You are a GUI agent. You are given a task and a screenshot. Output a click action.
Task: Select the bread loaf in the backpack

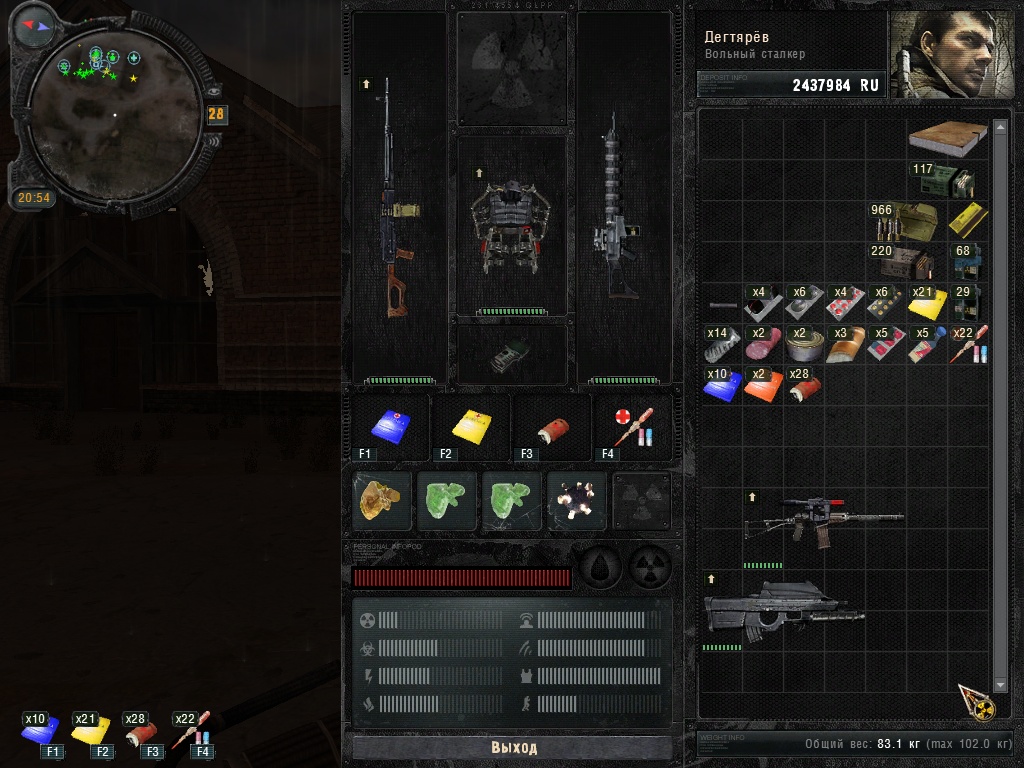pos(844,344)
